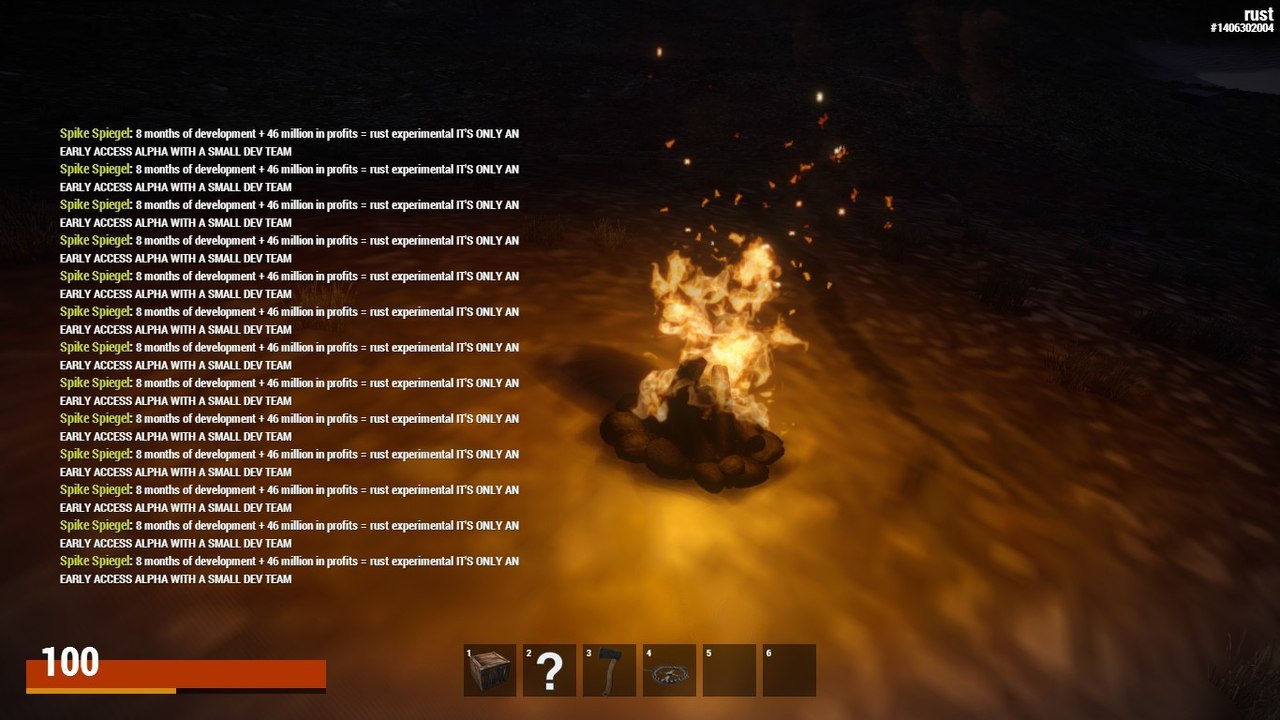
Task: Equip the hatchet from the hotbar
Action: point(610,670)
